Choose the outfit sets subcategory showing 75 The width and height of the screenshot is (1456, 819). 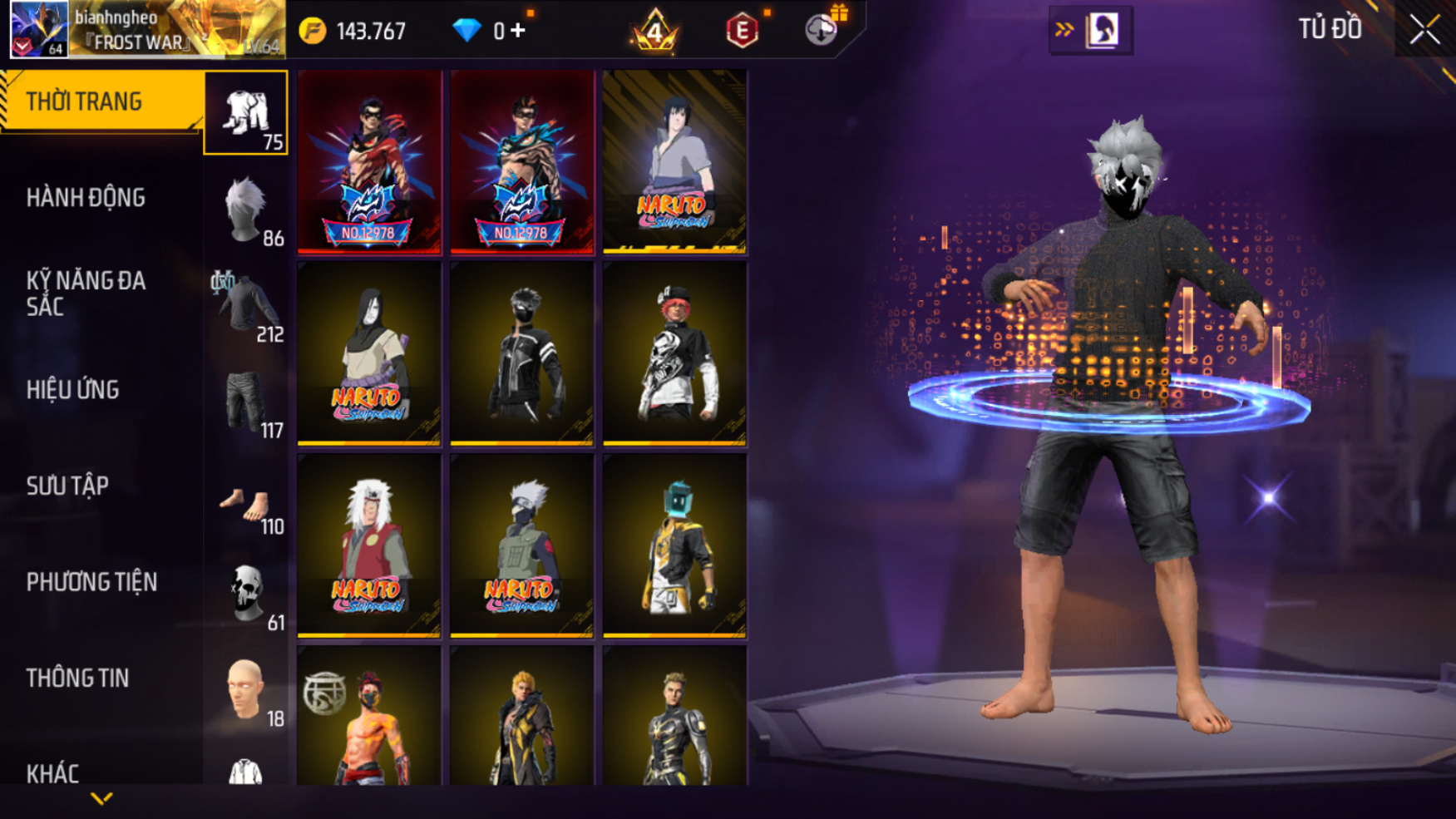point(246,113)
